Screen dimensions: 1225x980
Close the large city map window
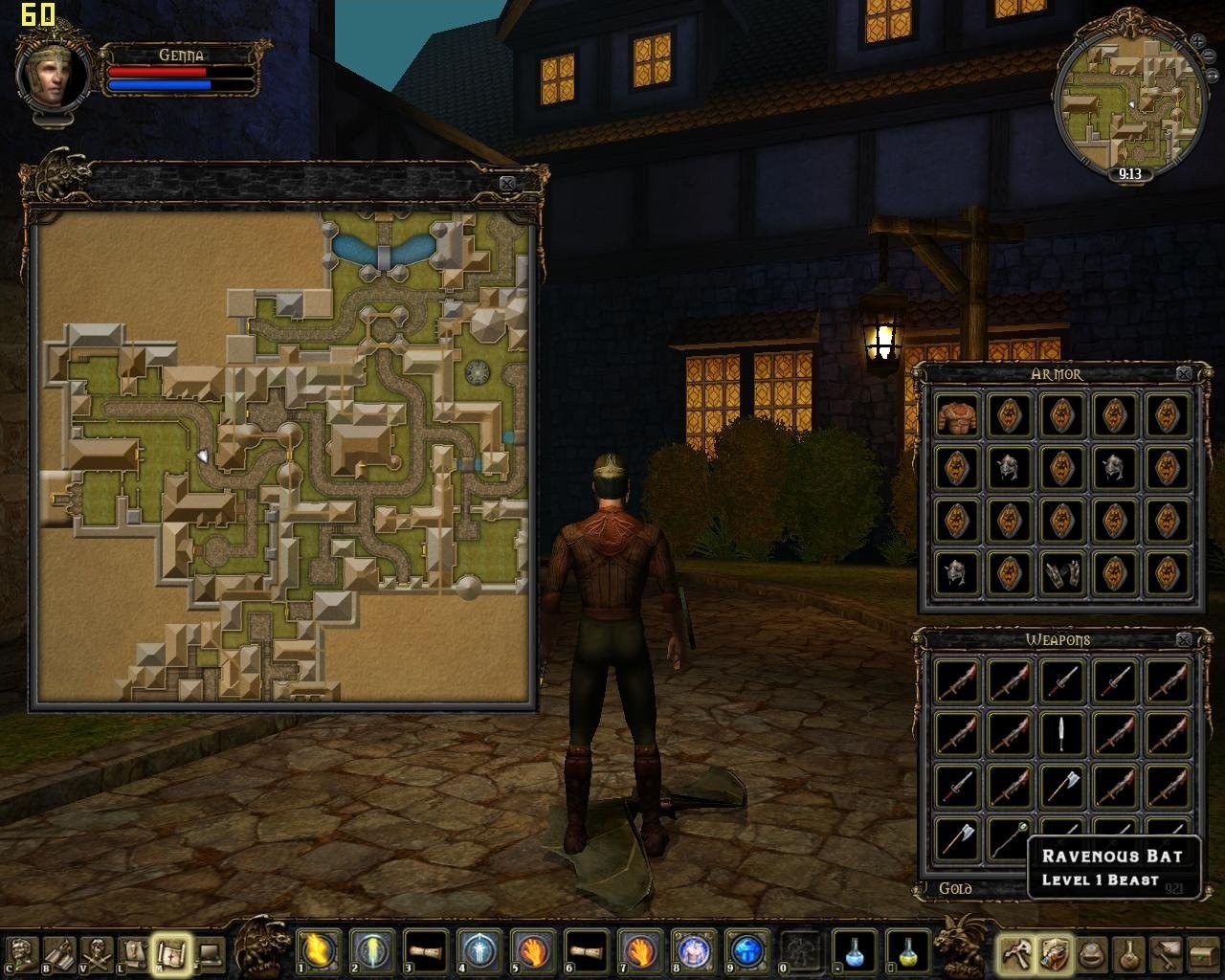(506, 182)
